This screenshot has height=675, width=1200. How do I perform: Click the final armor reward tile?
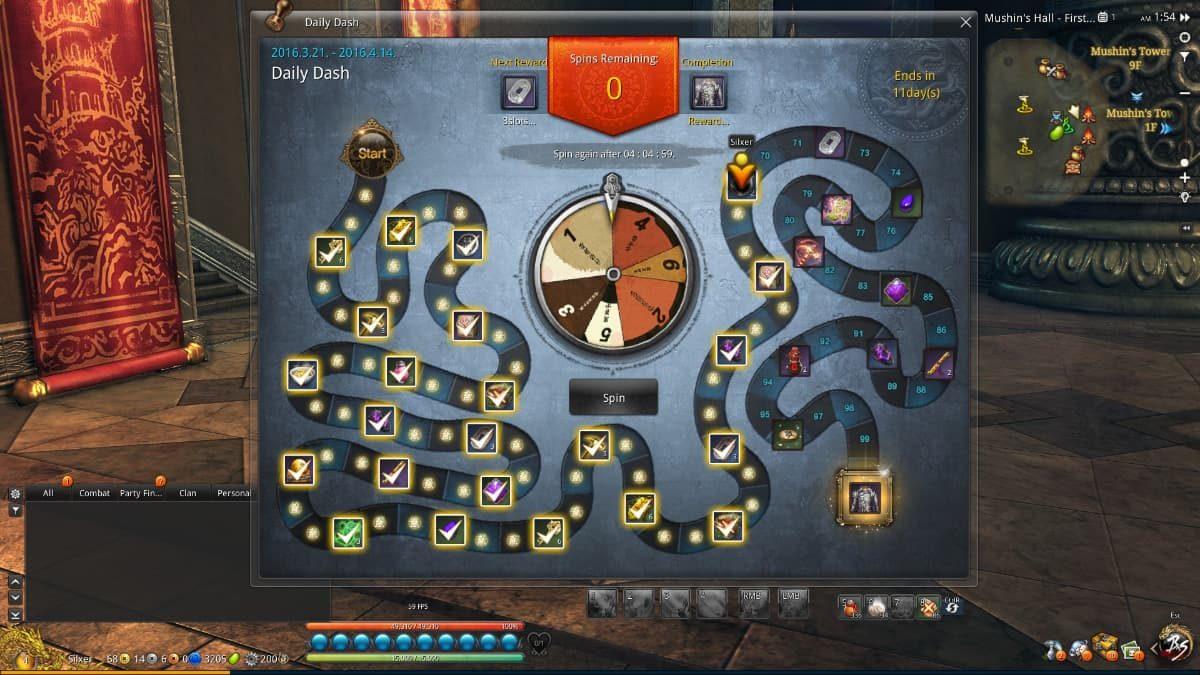click(x=863, y=496)
